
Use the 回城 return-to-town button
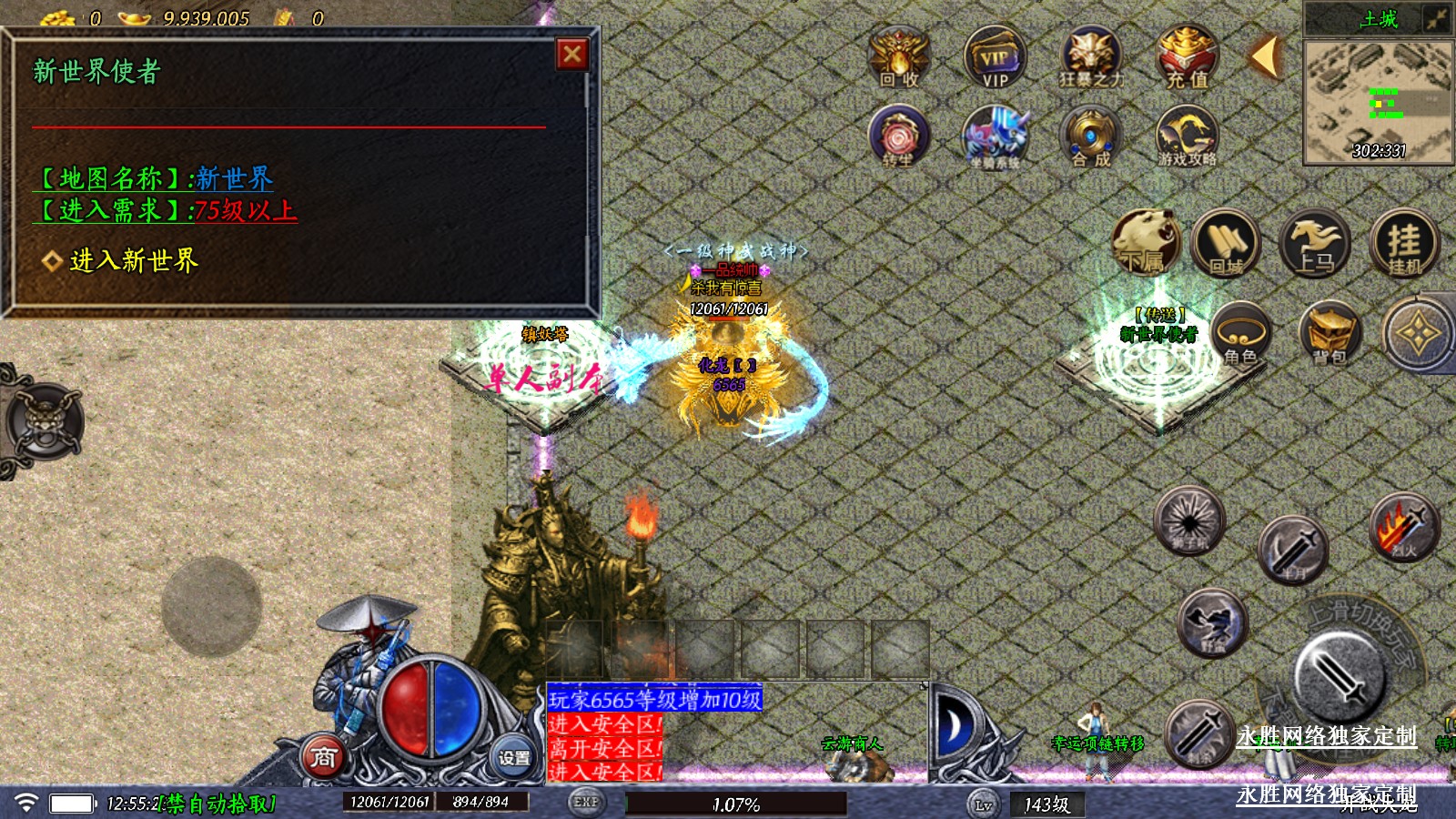pos(1226,243)
